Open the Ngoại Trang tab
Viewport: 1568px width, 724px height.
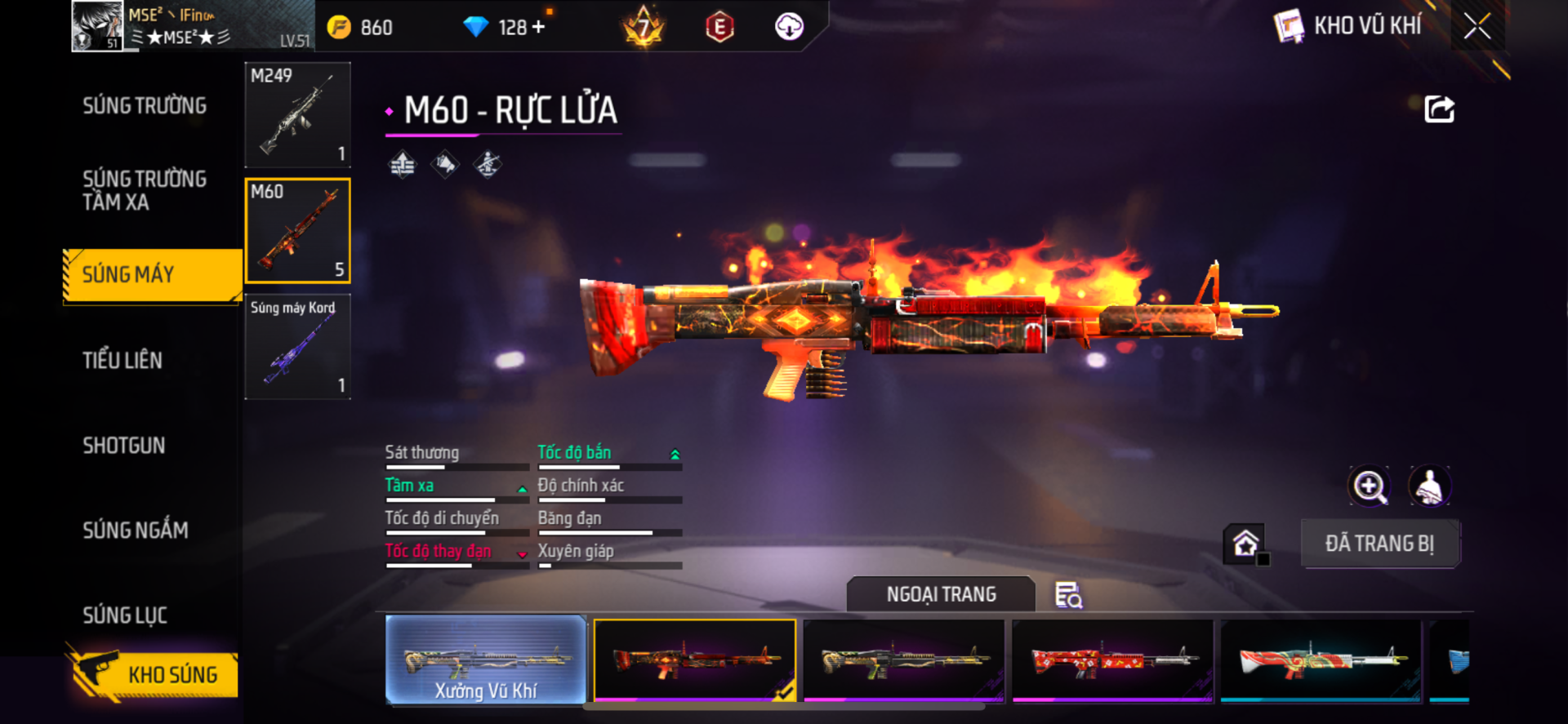pyautogui.click(x=941, y=594)
